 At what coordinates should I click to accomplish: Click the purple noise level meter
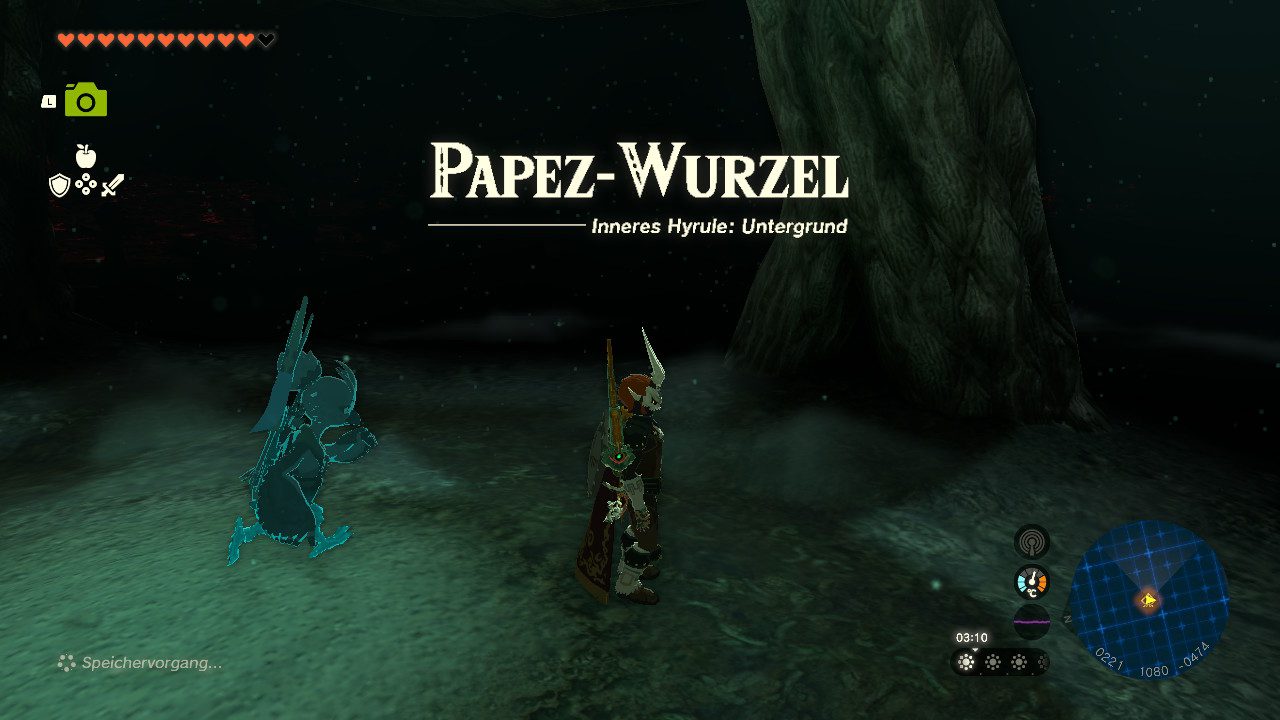1031,621
